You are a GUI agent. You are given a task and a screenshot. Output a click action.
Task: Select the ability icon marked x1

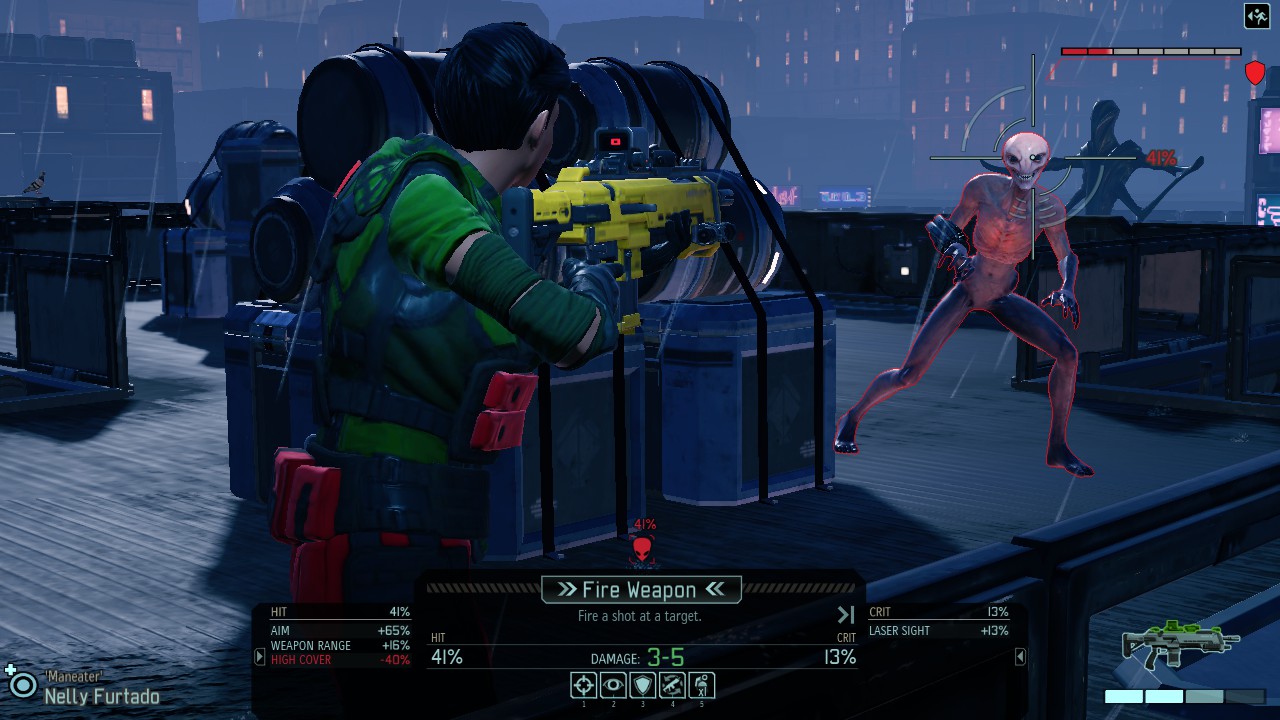pyautogui.click(x=701, y=685)
